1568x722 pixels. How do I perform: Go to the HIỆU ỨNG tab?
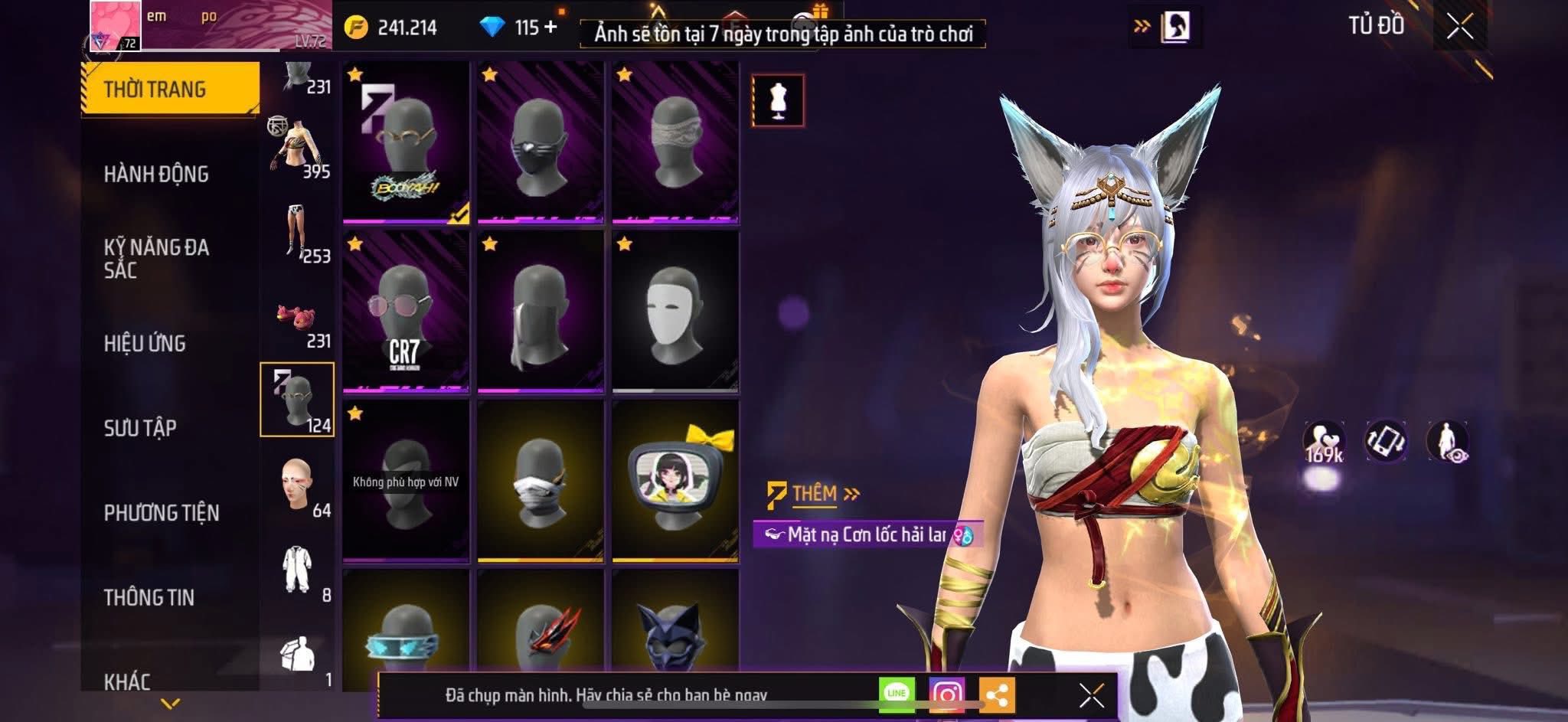(145, 344)
